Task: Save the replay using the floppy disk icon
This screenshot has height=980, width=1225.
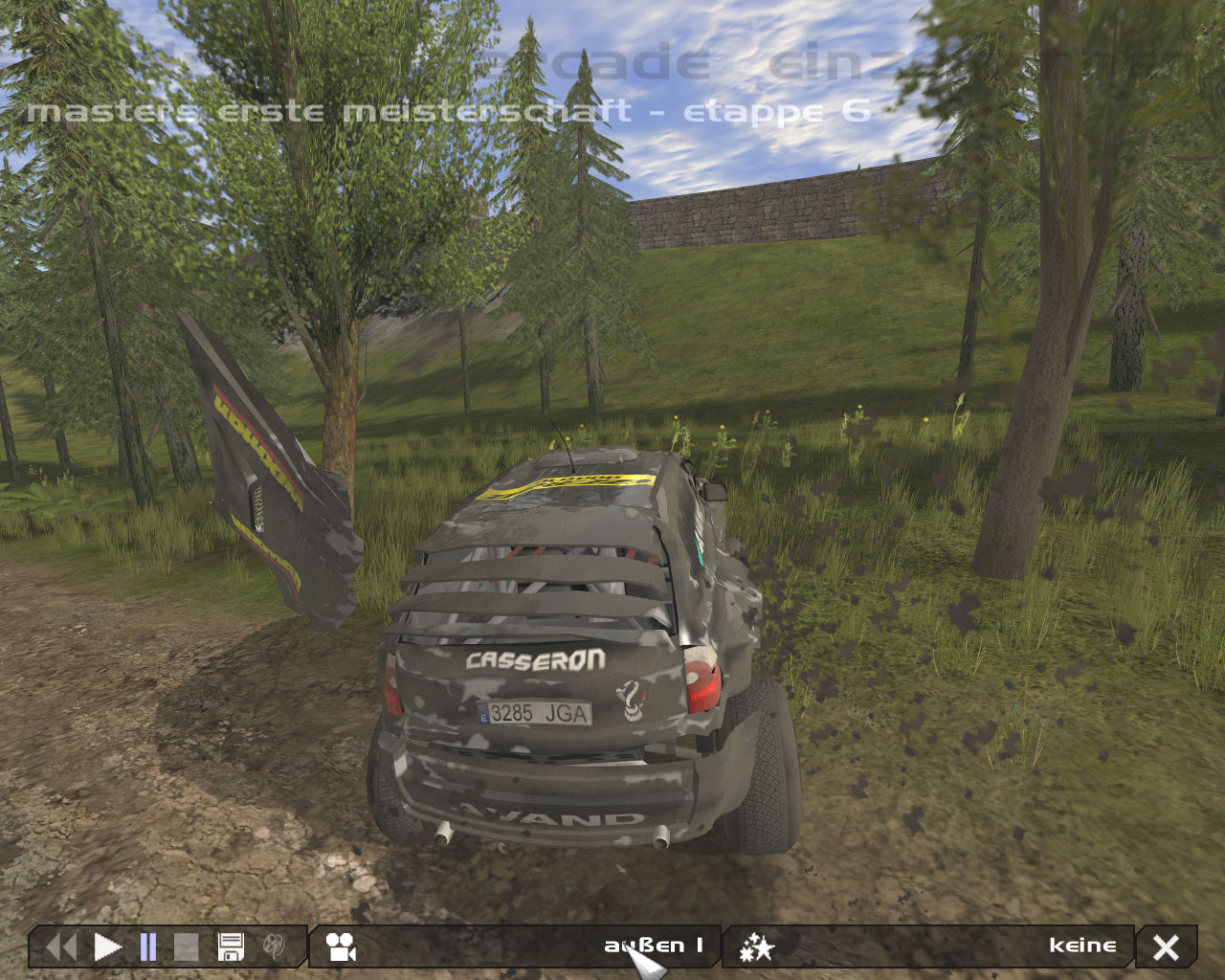Action: pyautogui.click(x=231, y=947)
